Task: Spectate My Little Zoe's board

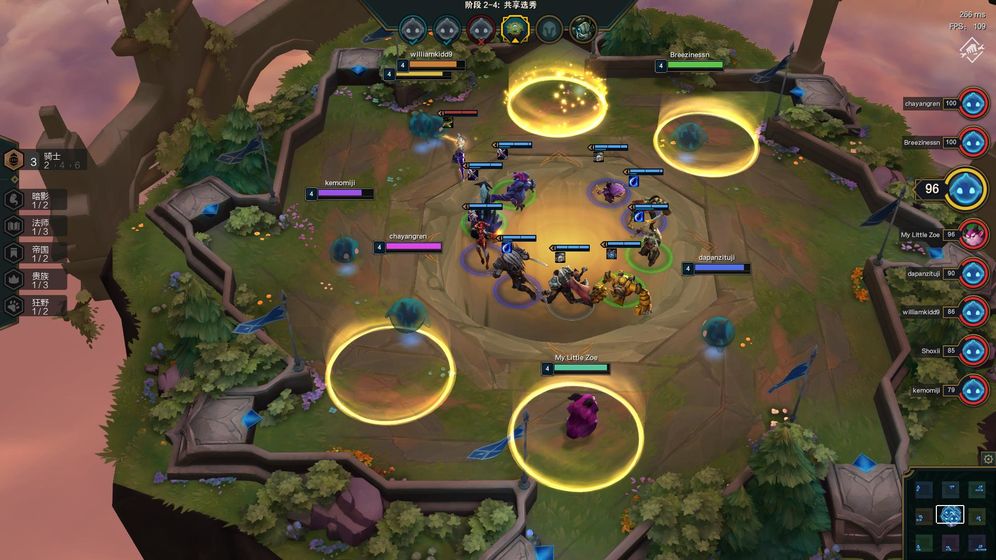Action: (x=973, y=236)
